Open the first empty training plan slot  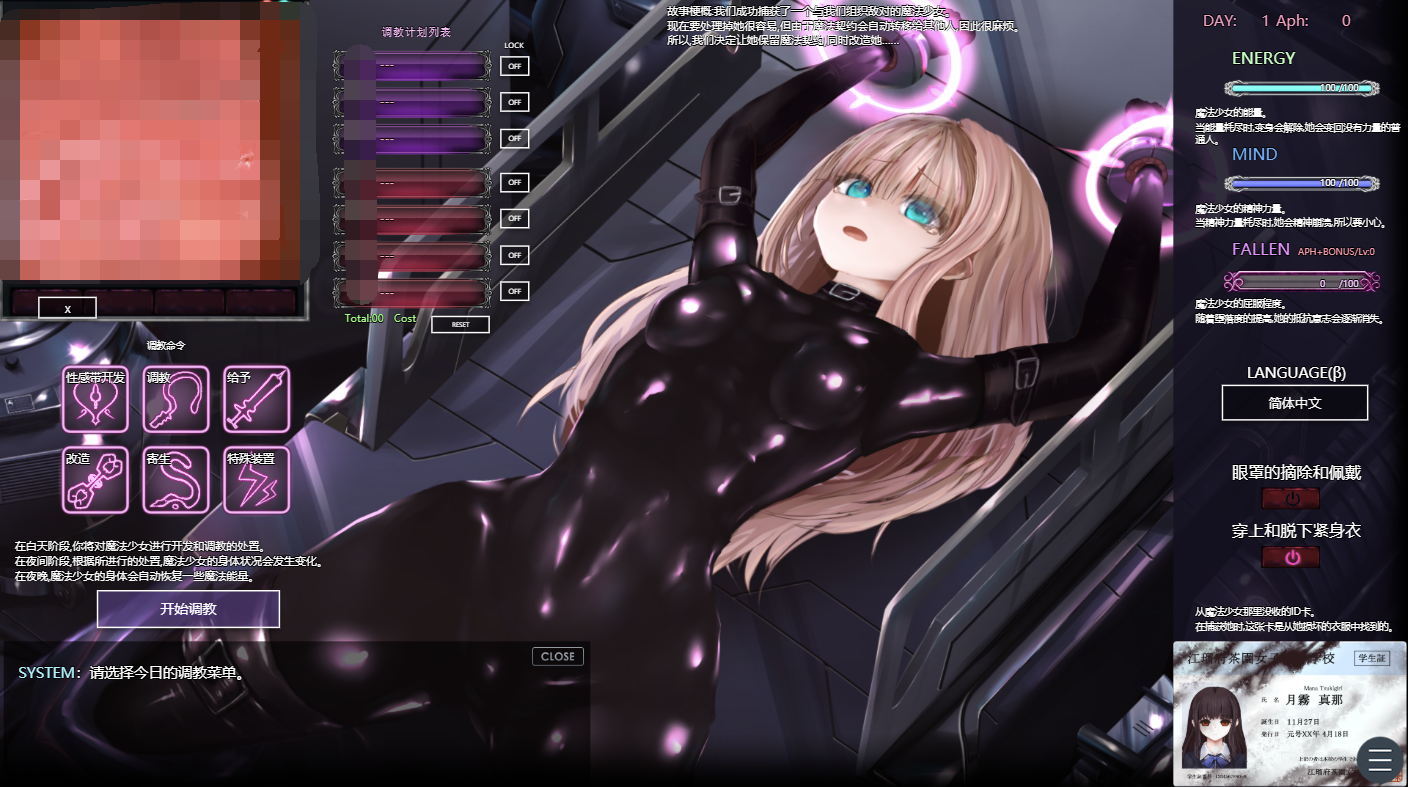point(412,65)
